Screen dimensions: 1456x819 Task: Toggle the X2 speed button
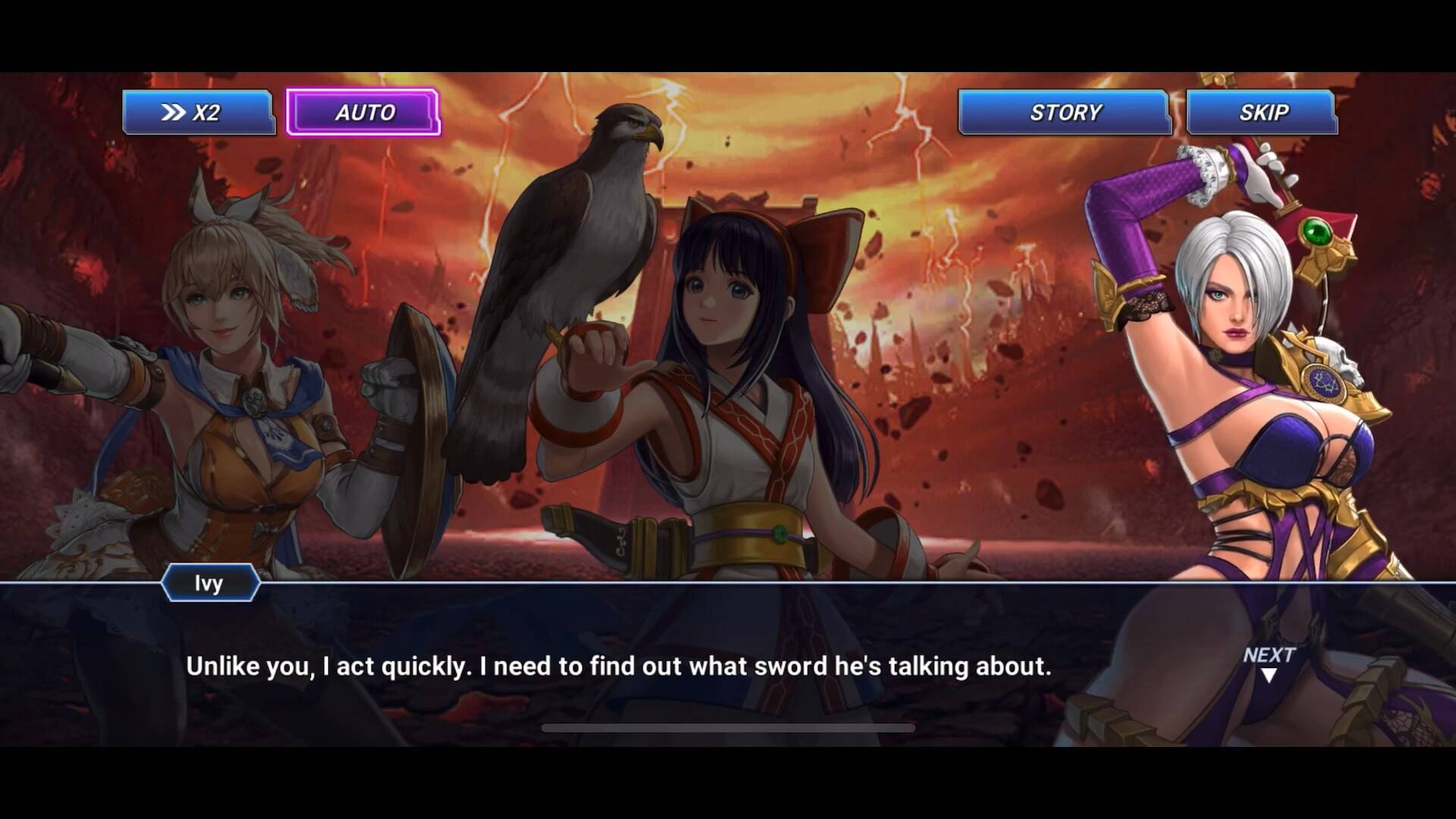coord(198,112)
